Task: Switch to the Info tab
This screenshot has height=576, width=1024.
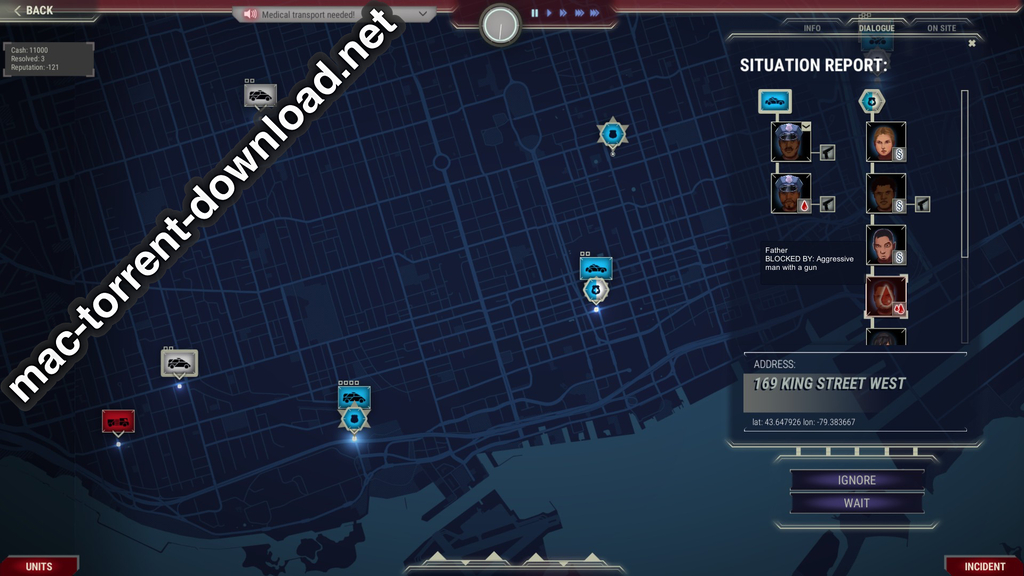Action: [x=812, y=28]
